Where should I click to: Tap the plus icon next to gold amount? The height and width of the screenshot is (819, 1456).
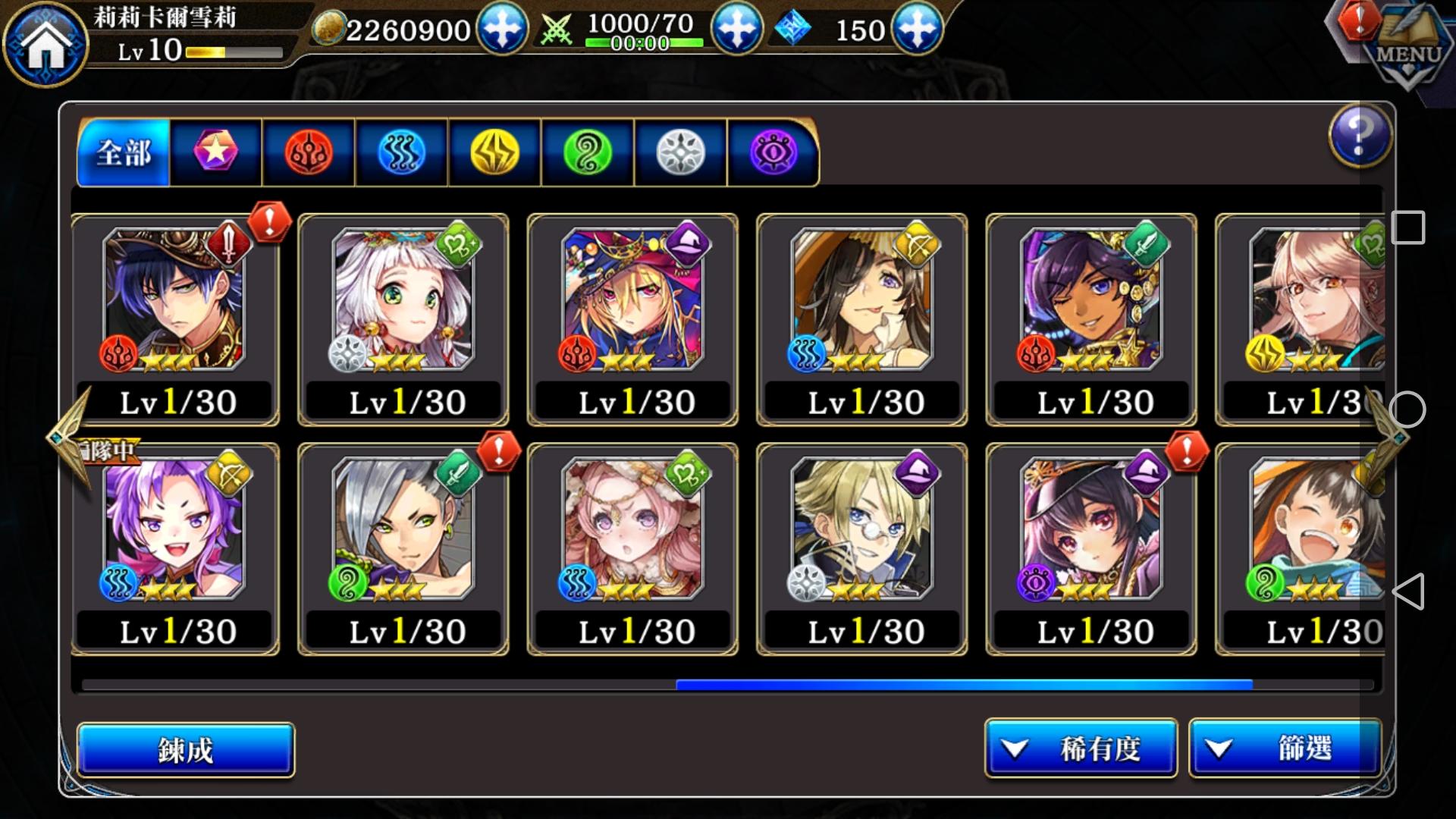pyautogui.click(x=502, y=30)
